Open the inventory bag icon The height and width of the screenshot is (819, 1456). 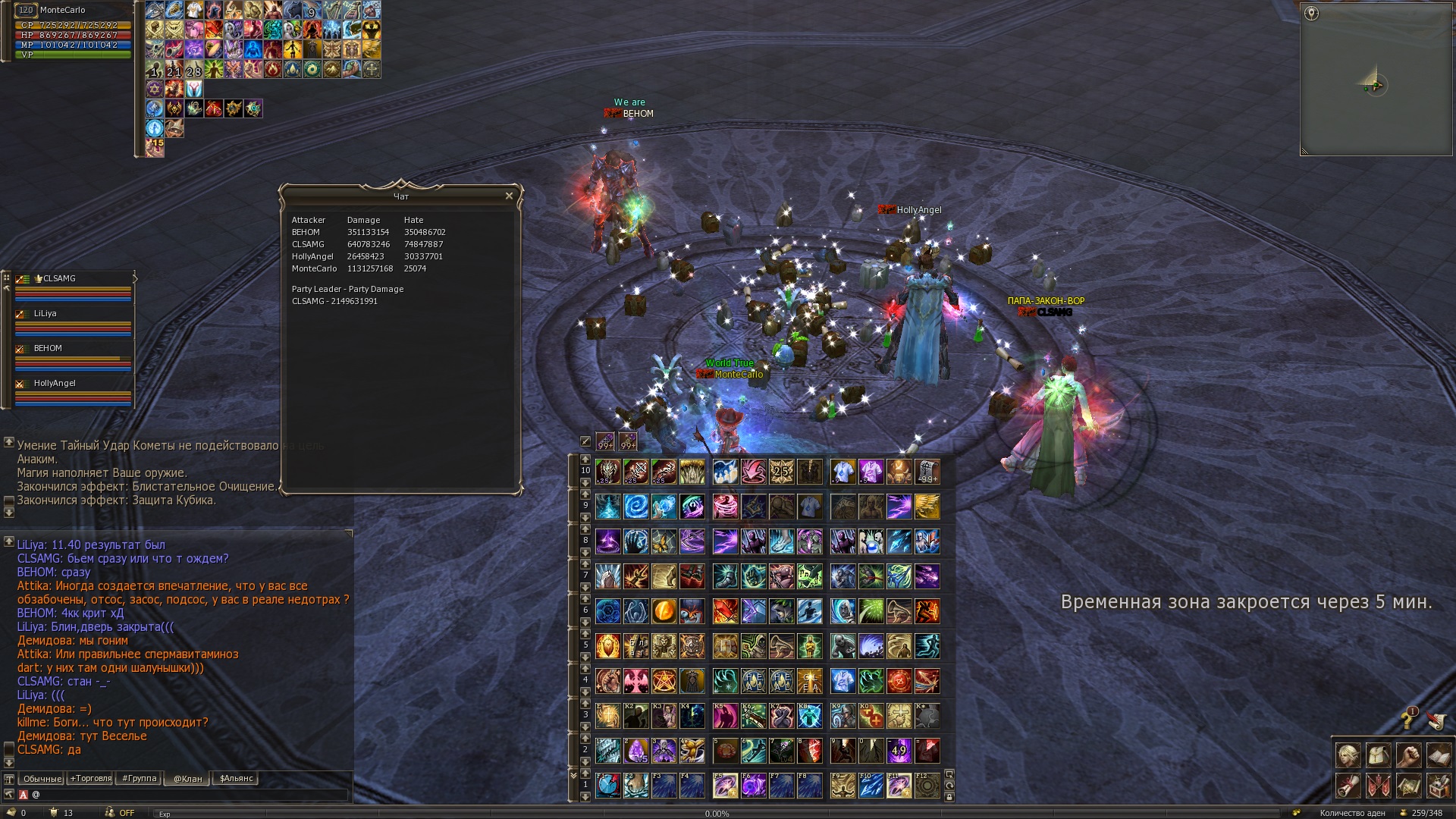1378,755
